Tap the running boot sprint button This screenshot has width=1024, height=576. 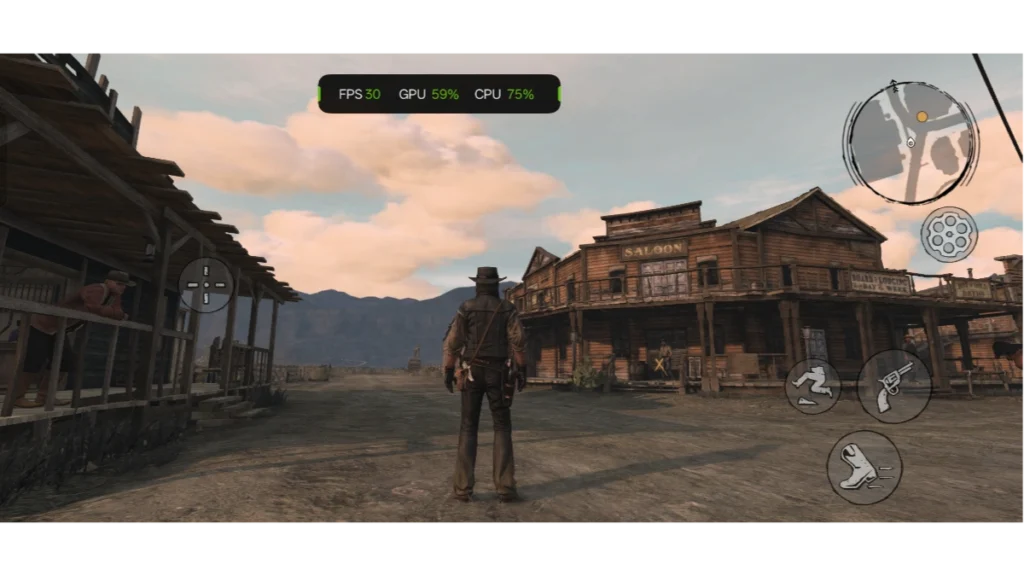[864, 467]
